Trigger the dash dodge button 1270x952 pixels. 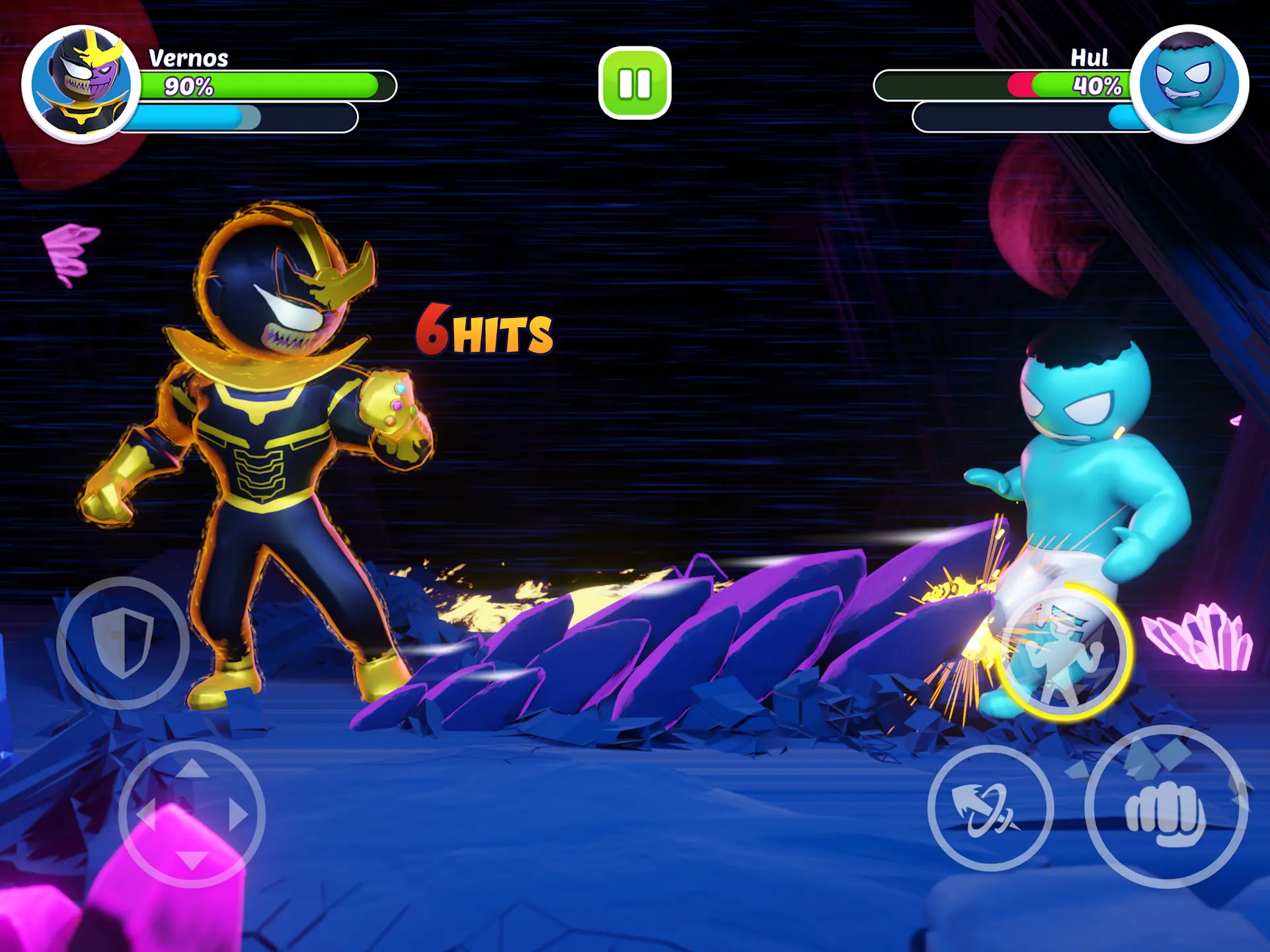coord(990,808)
